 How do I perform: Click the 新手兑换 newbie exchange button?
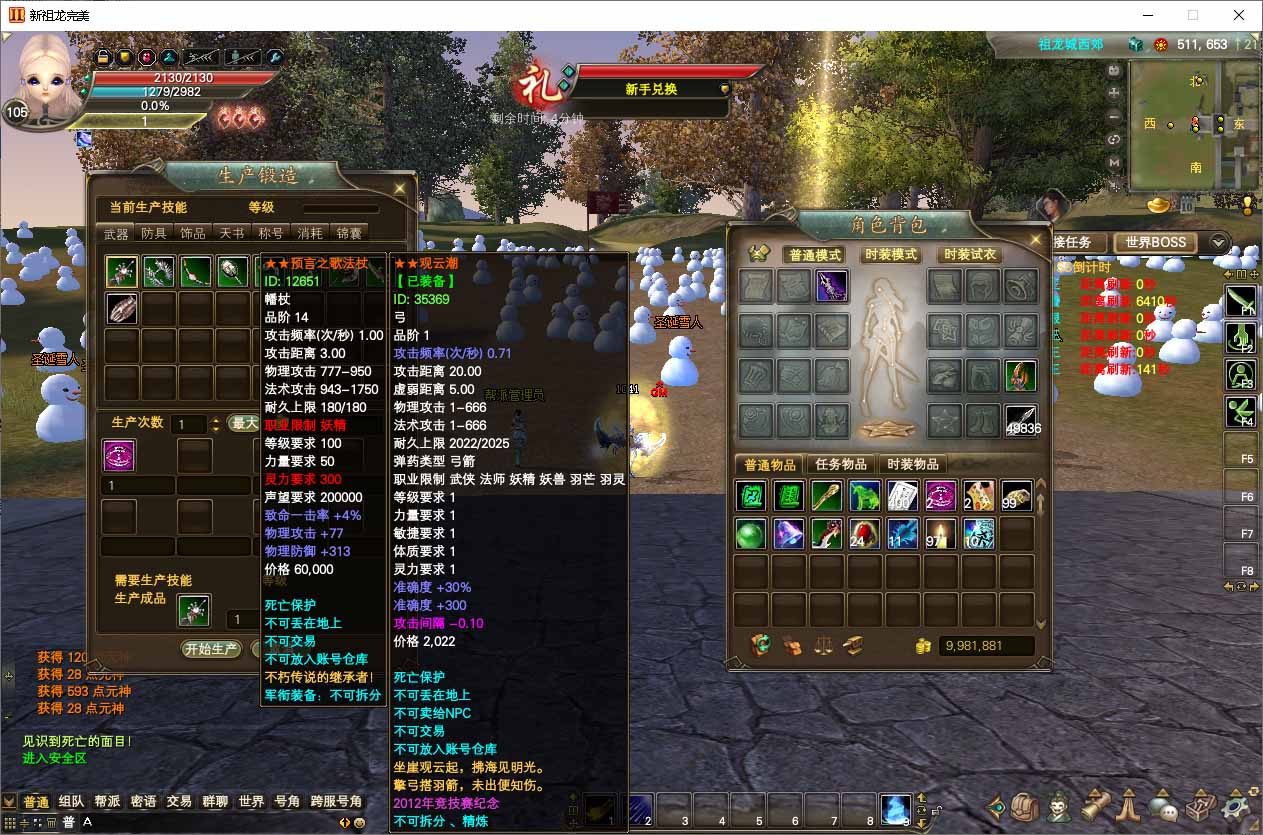(652, 89)
